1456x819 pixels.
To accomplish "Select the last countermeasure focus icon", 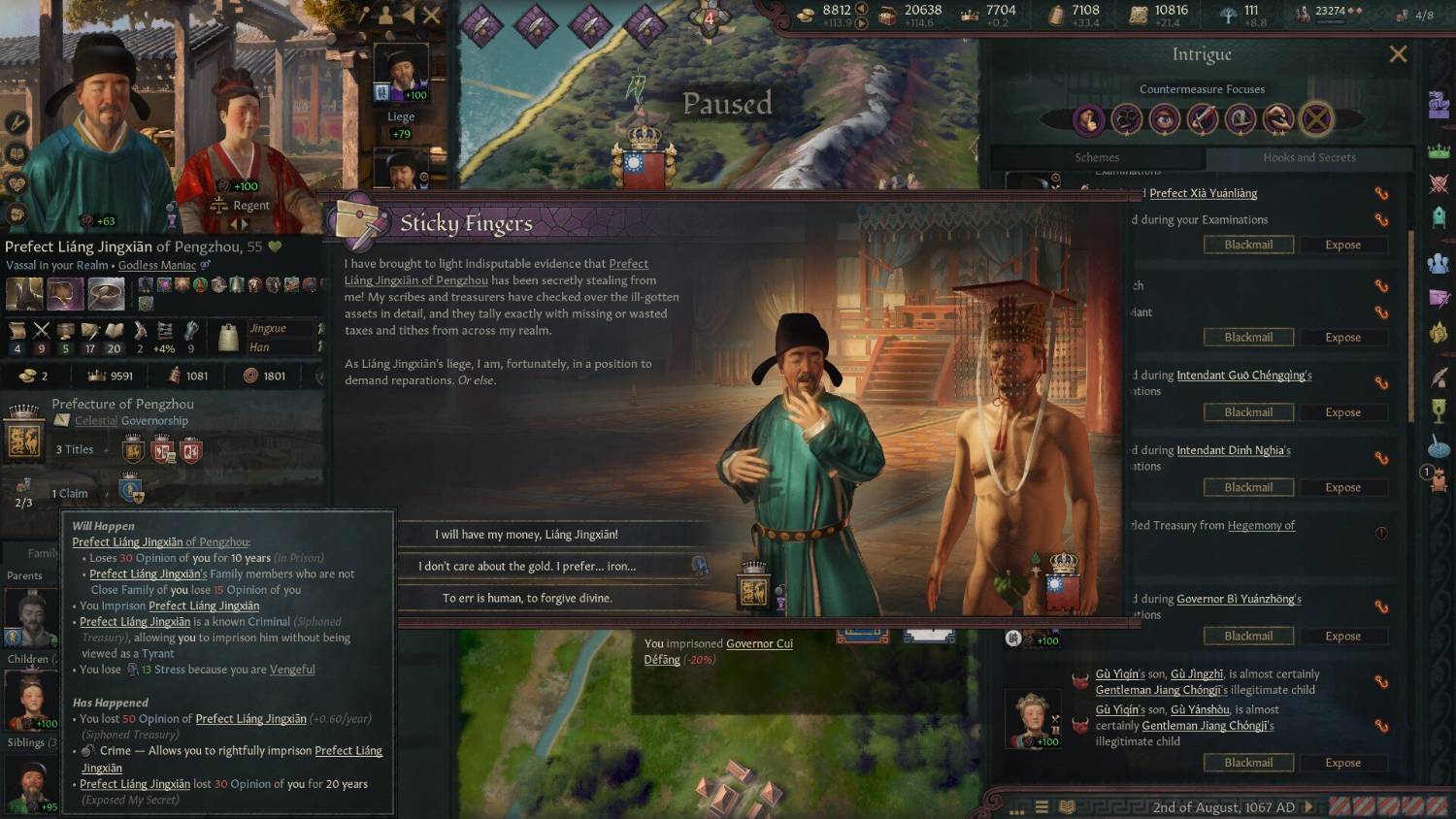I will point(1315,119).
